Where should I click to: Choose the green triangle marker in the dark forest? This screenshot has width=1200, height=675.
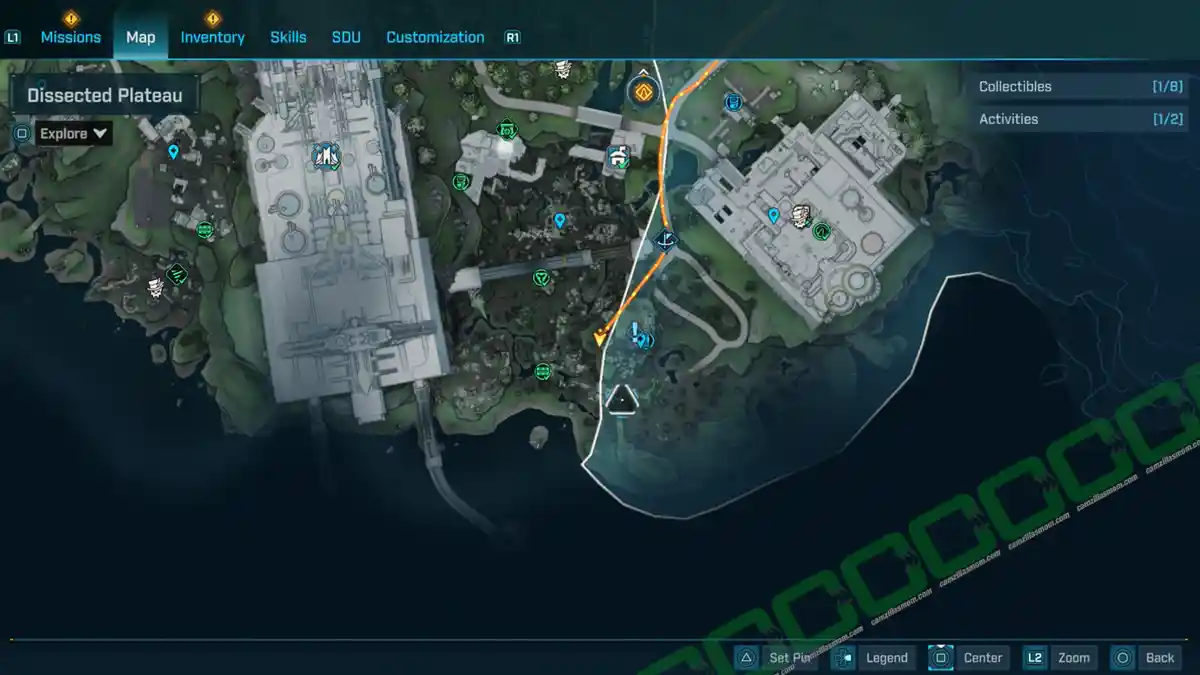pyautogui.click(x=542, y=277)
